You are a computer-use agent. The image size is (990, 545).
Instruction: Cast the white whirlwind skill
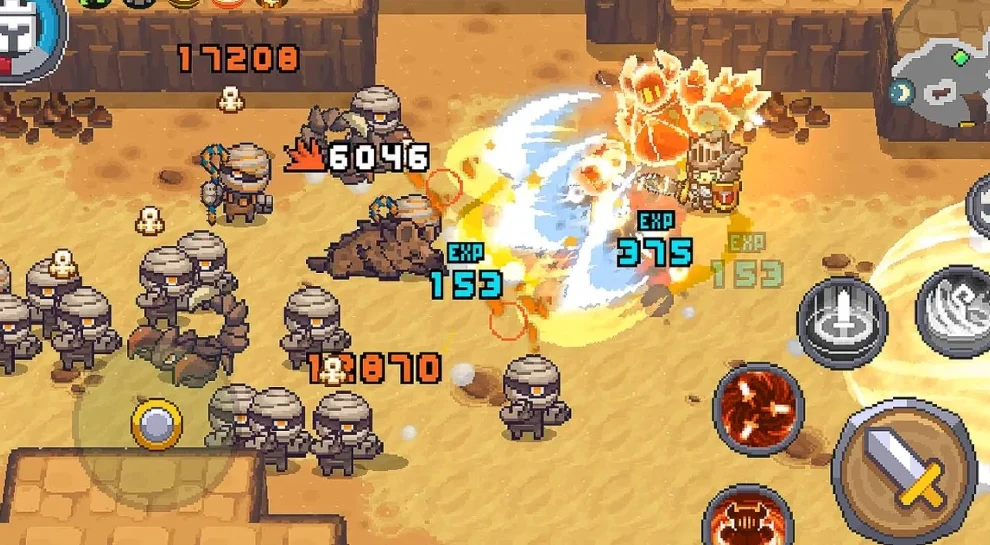pyautogui.click(x=957, y=311)
